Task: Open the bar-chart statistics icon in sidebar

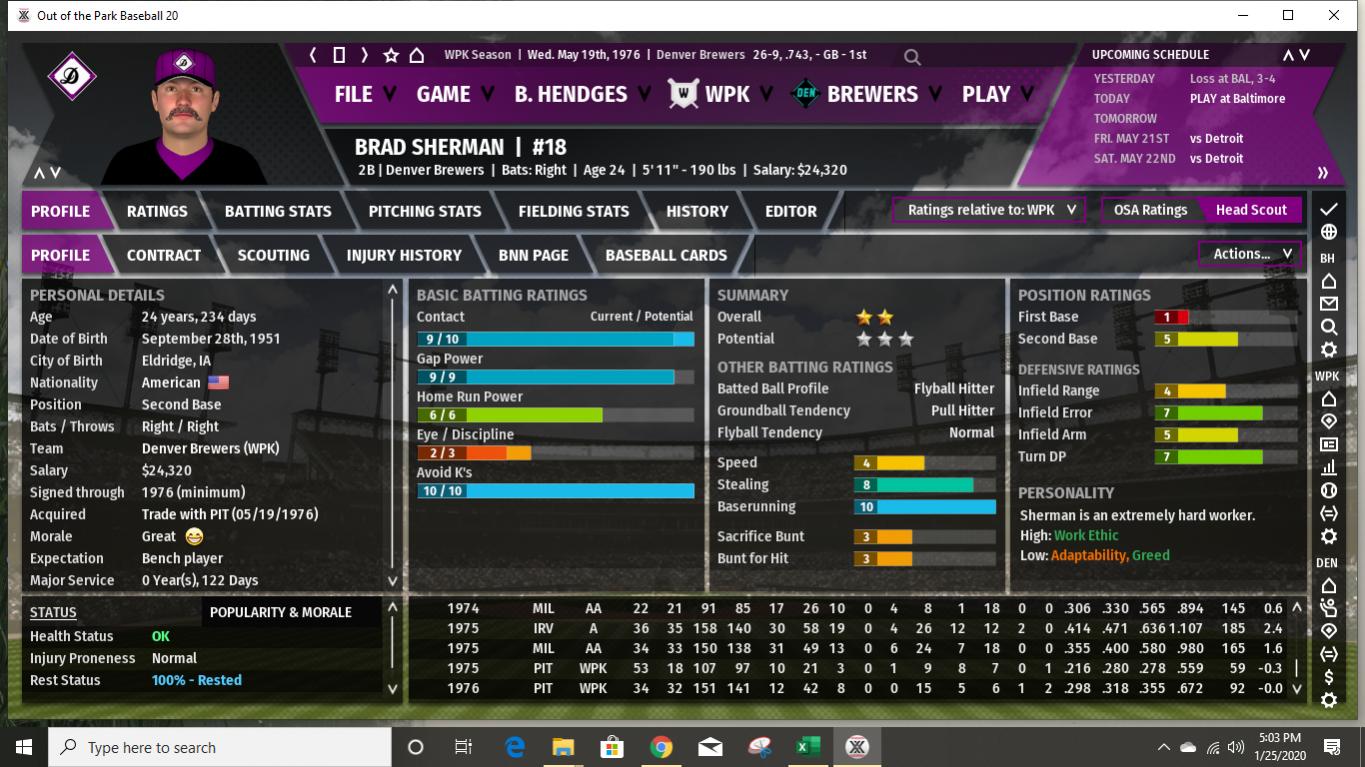Action: (x=1327, y=466)
